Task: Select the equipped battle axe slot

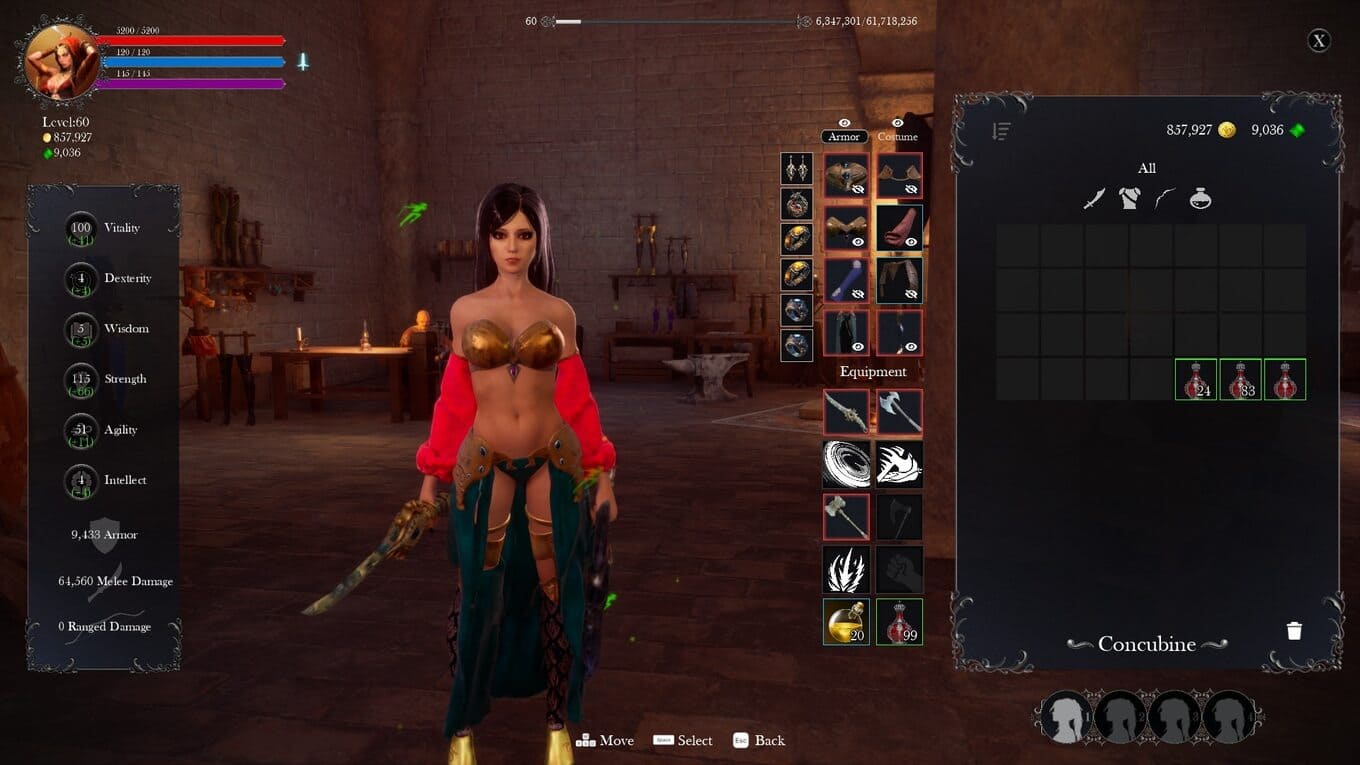Action: tap(899, 412)
